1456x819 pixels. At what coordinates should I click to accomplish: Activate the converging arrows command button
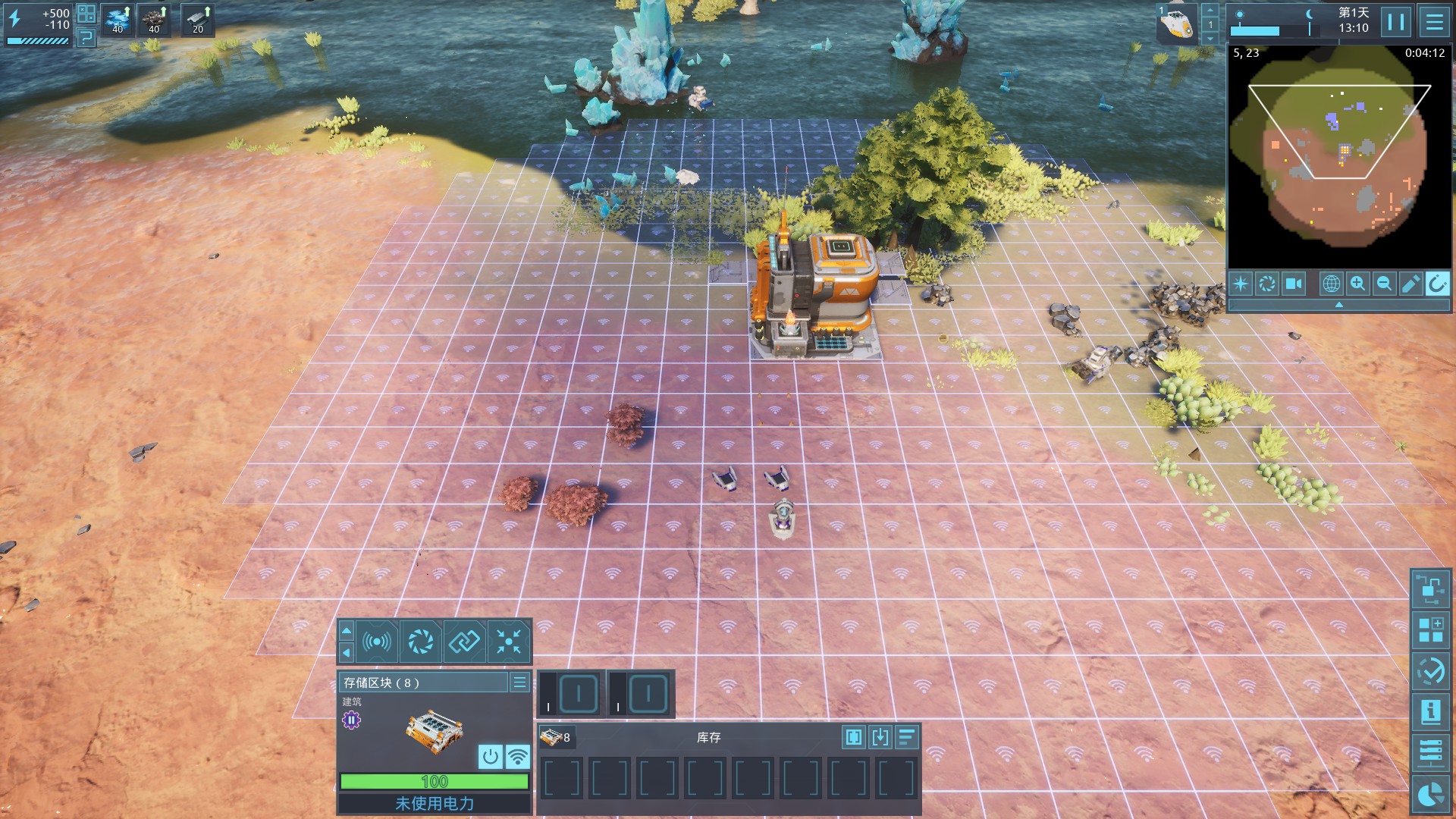pyautogui.click(x=509, y=642)
